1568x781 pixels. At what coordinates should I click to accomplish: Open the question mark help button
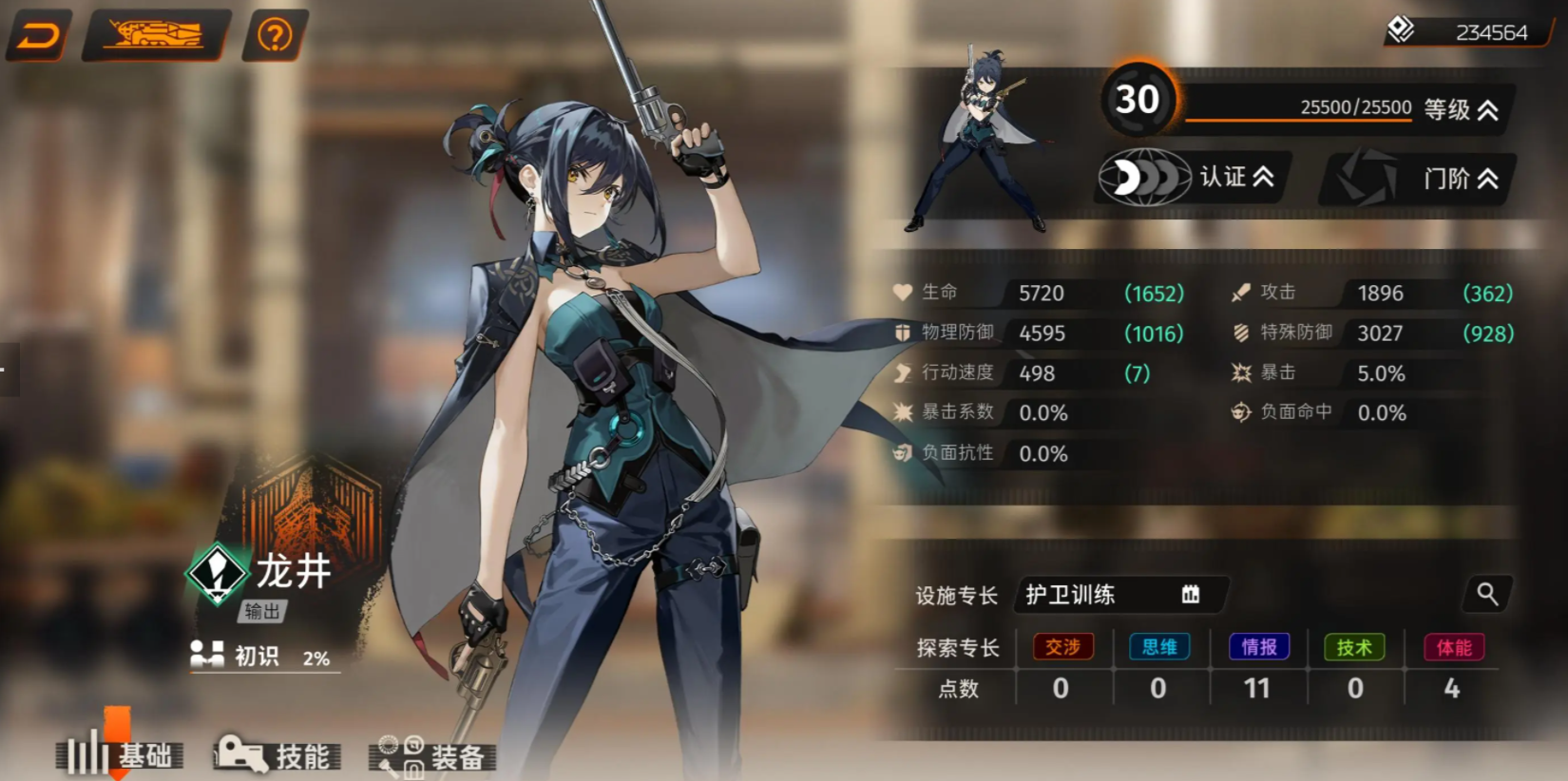[x=275, y=36]
